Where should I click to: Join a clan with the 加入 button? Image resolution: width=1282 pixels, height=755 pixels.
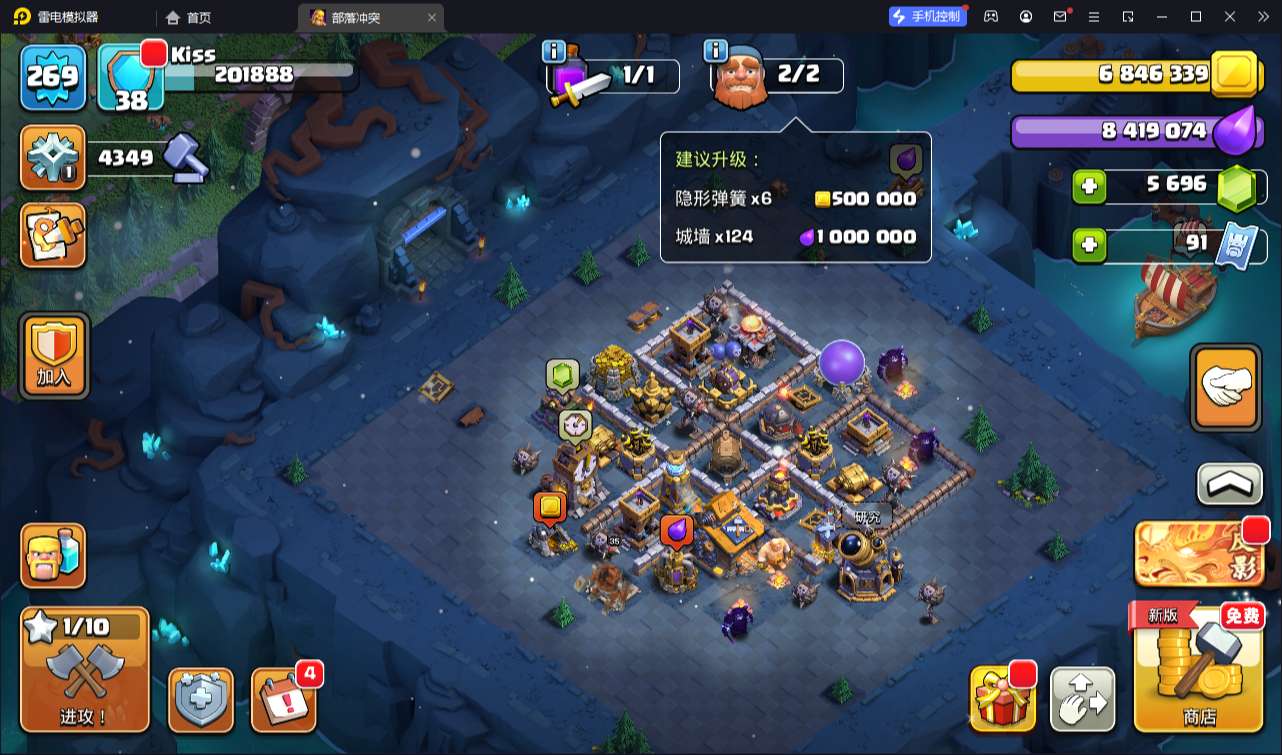pyautogui.click(x=54, y=355)
